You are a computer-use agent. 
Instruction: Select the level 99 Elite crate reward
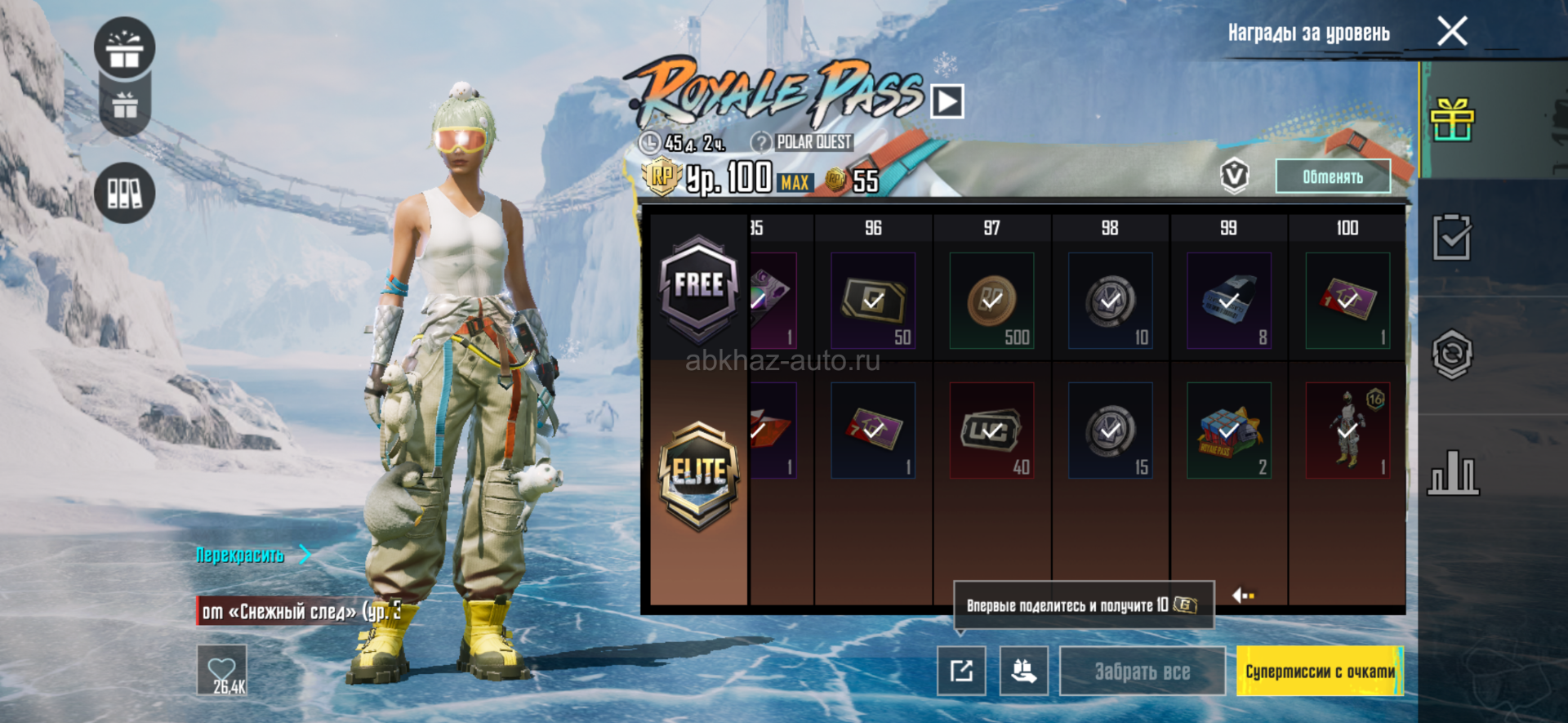click(1228, 431)
